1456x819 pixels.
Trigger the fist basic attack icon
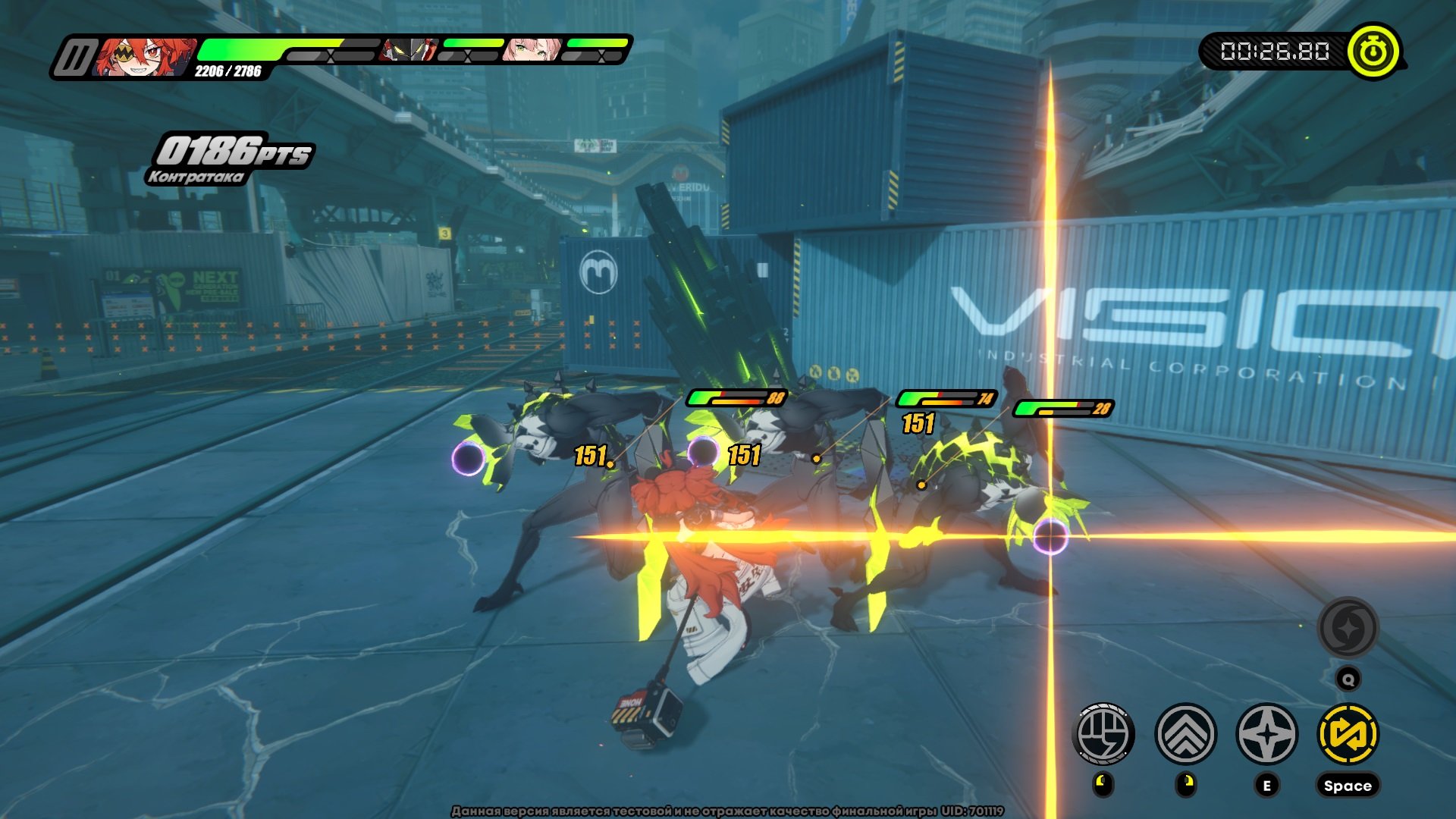click(x=1103, y=733)
